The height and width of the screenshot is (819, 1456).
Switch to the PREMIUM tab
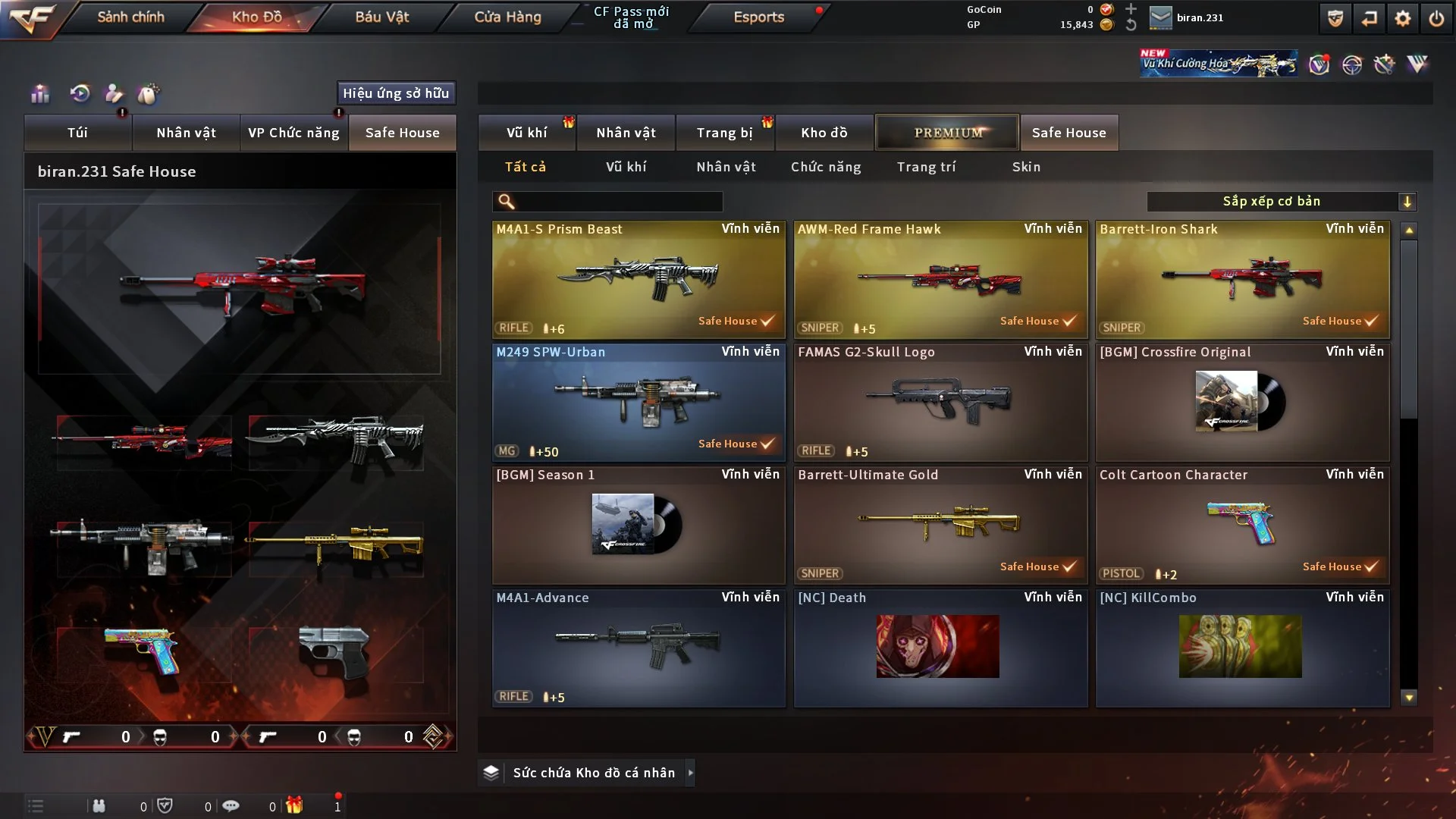click(x=947, y=133)
